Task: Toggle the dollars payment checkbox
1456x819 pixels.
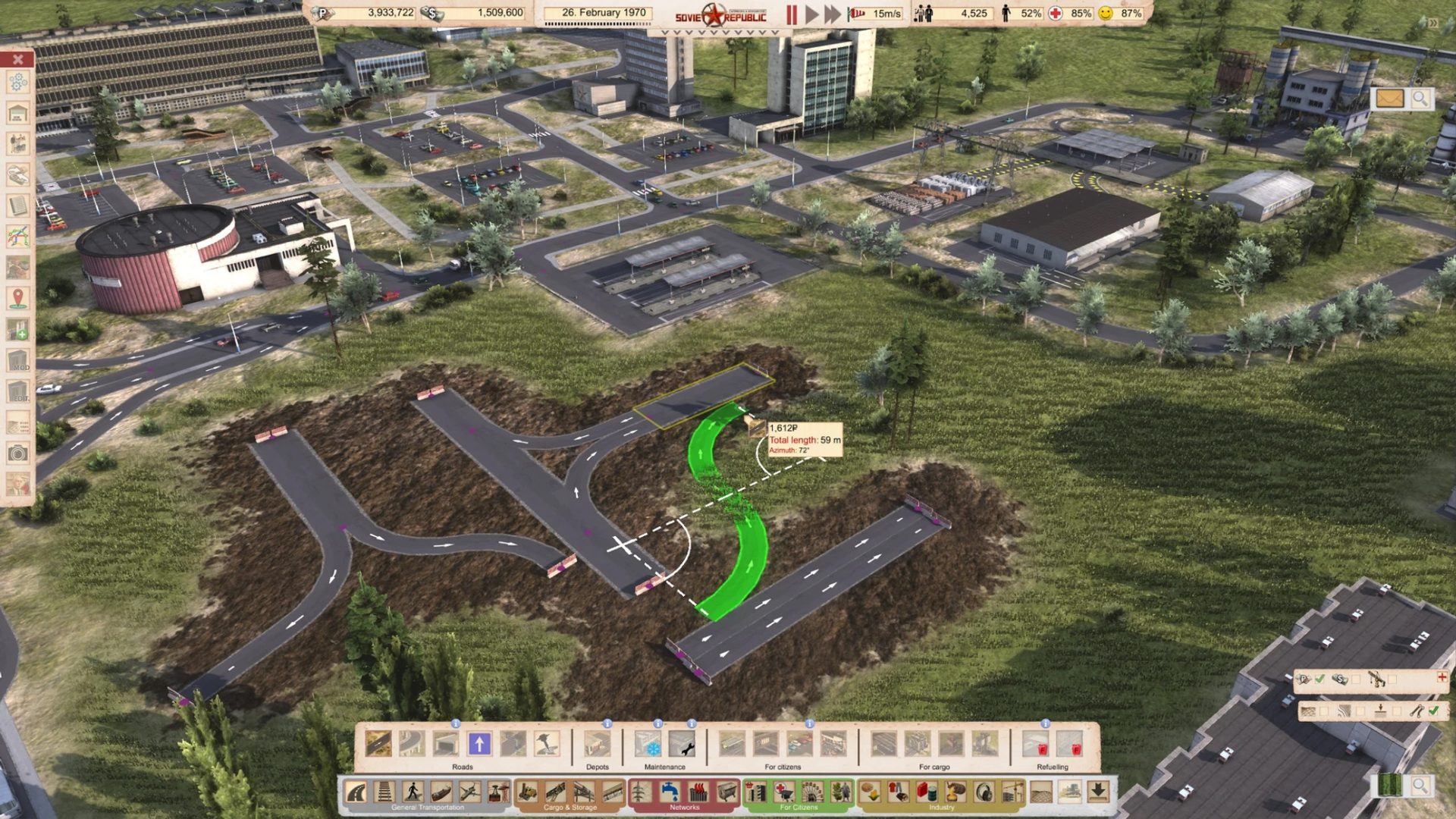Action: pyautogui.click(x=1356, y=679)
